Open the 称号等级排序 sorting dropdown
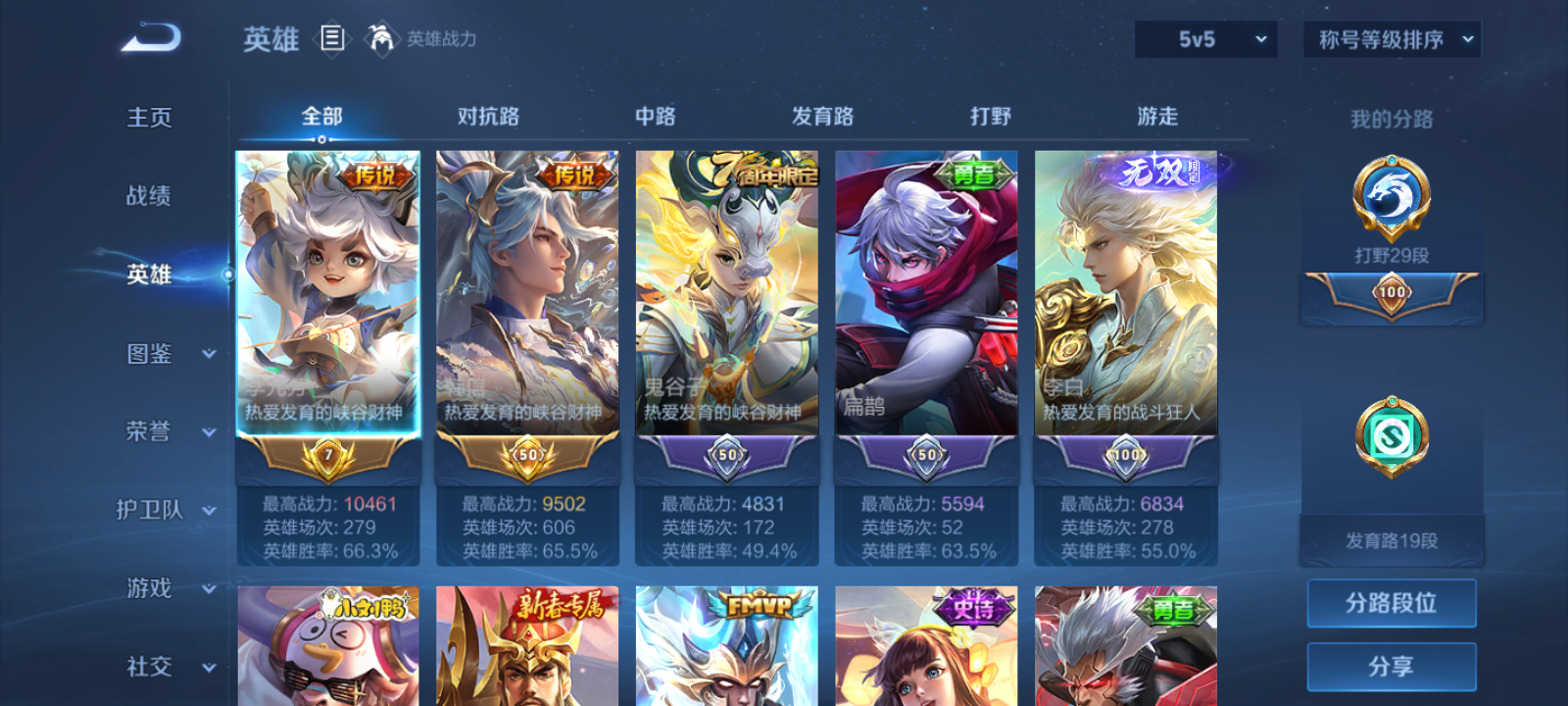The width and height of the screenshot is (1568, 706). point(1391,39)
